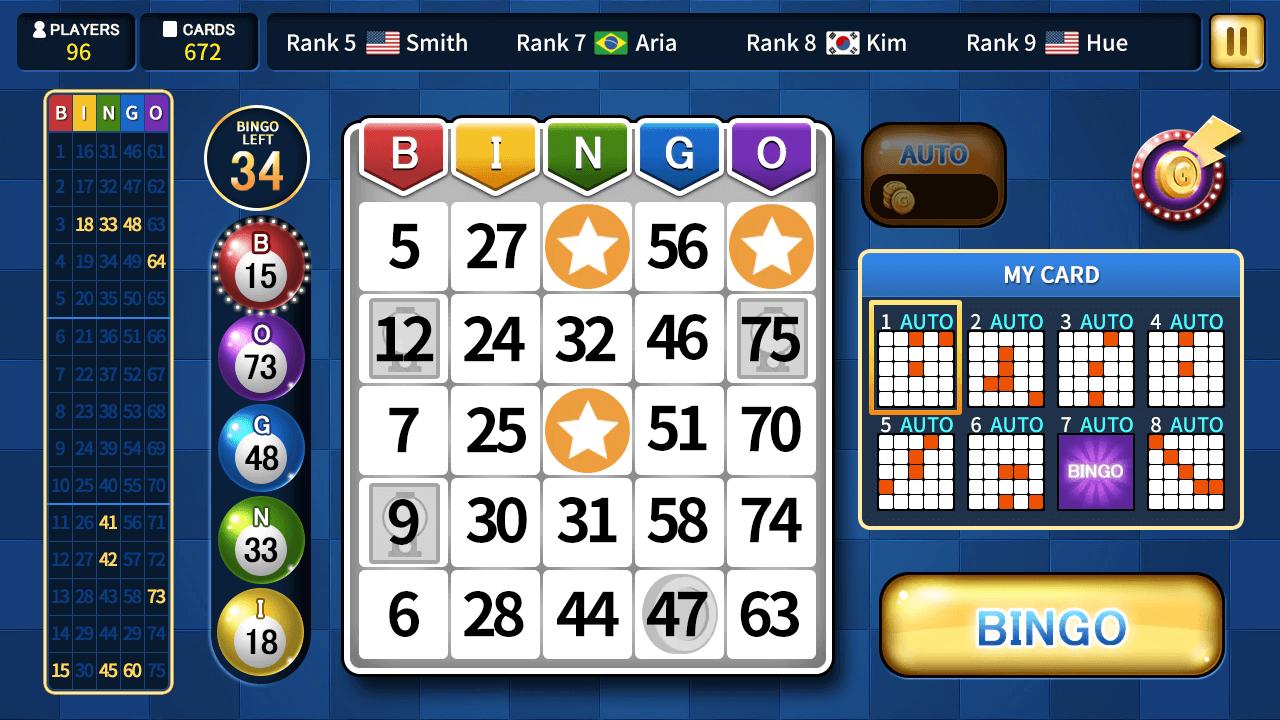
Task: Tap the G 48 ball in the call list
Action: coord(260,447)
